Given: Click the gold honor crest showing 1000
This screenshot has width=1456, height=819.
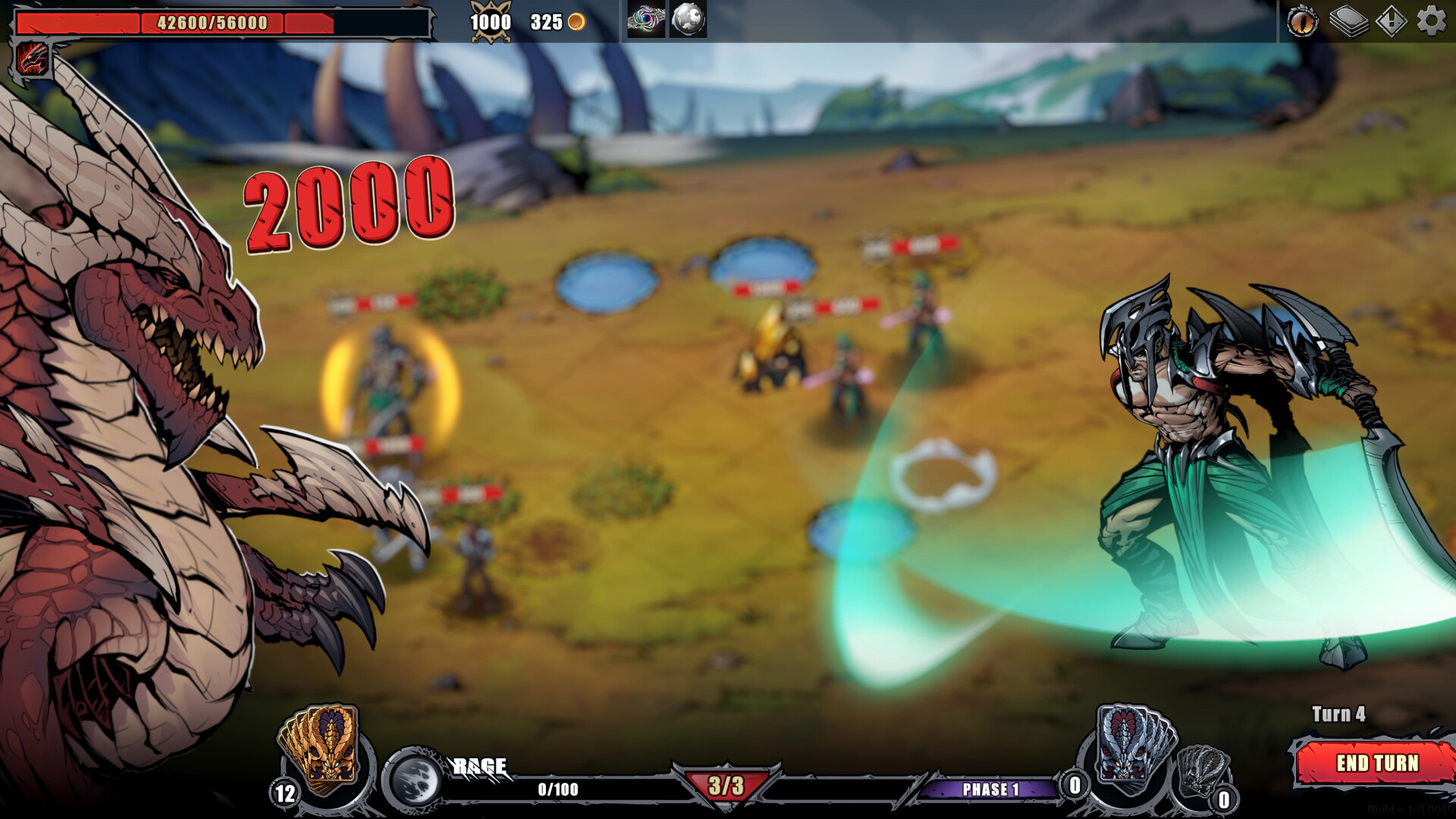Looking at the screenshot, I should click(491, 20).
